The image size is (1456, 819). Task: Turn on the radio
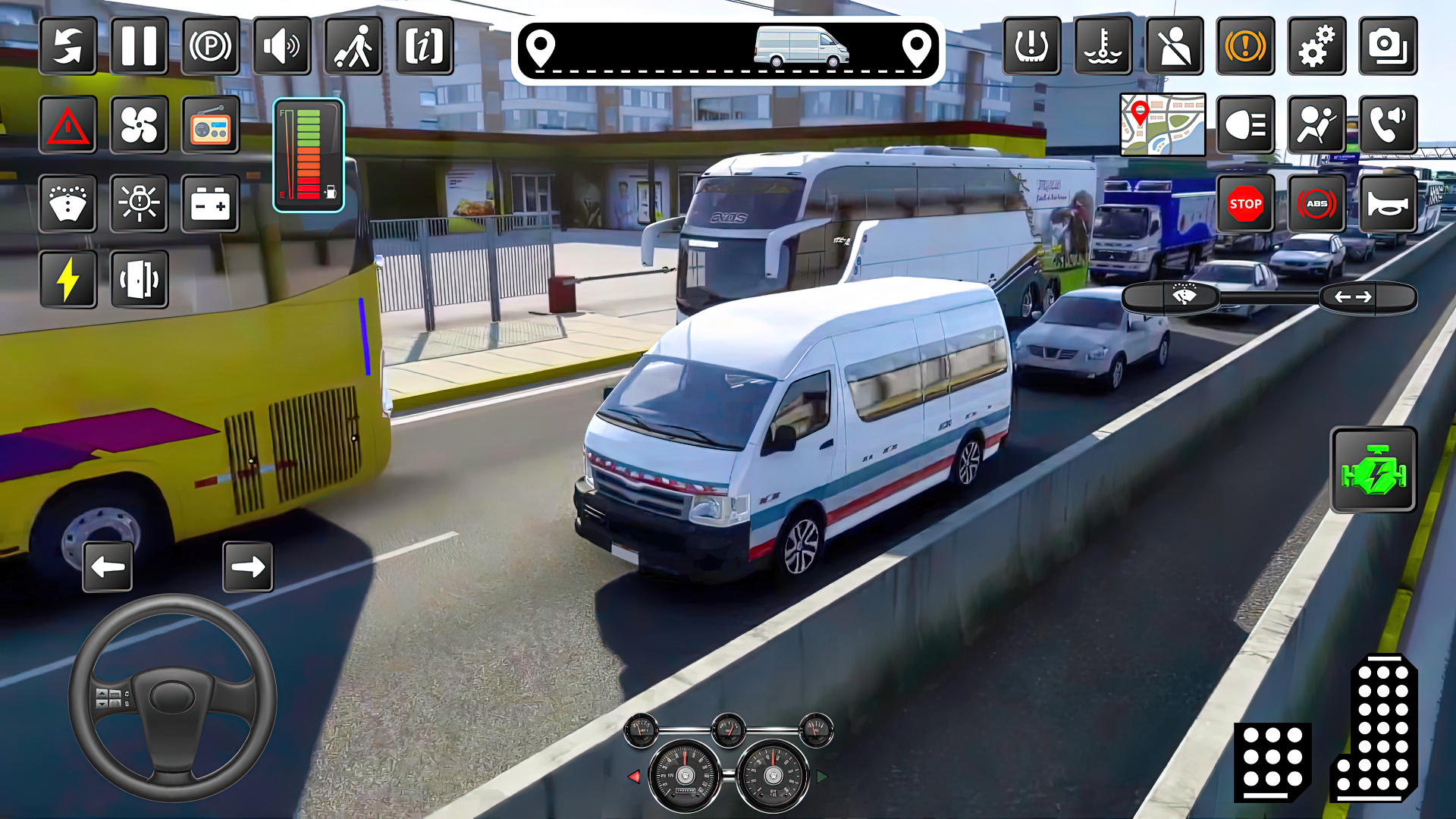[x=209, y=126]
